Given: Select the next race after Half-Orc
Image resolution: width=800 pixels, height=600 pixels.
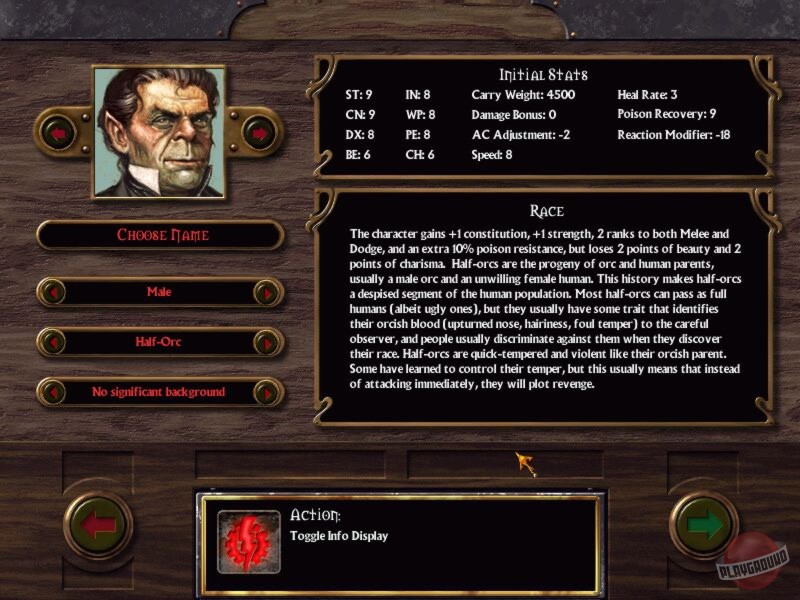Looking at the screenshot, I should (x=267, y=343).
